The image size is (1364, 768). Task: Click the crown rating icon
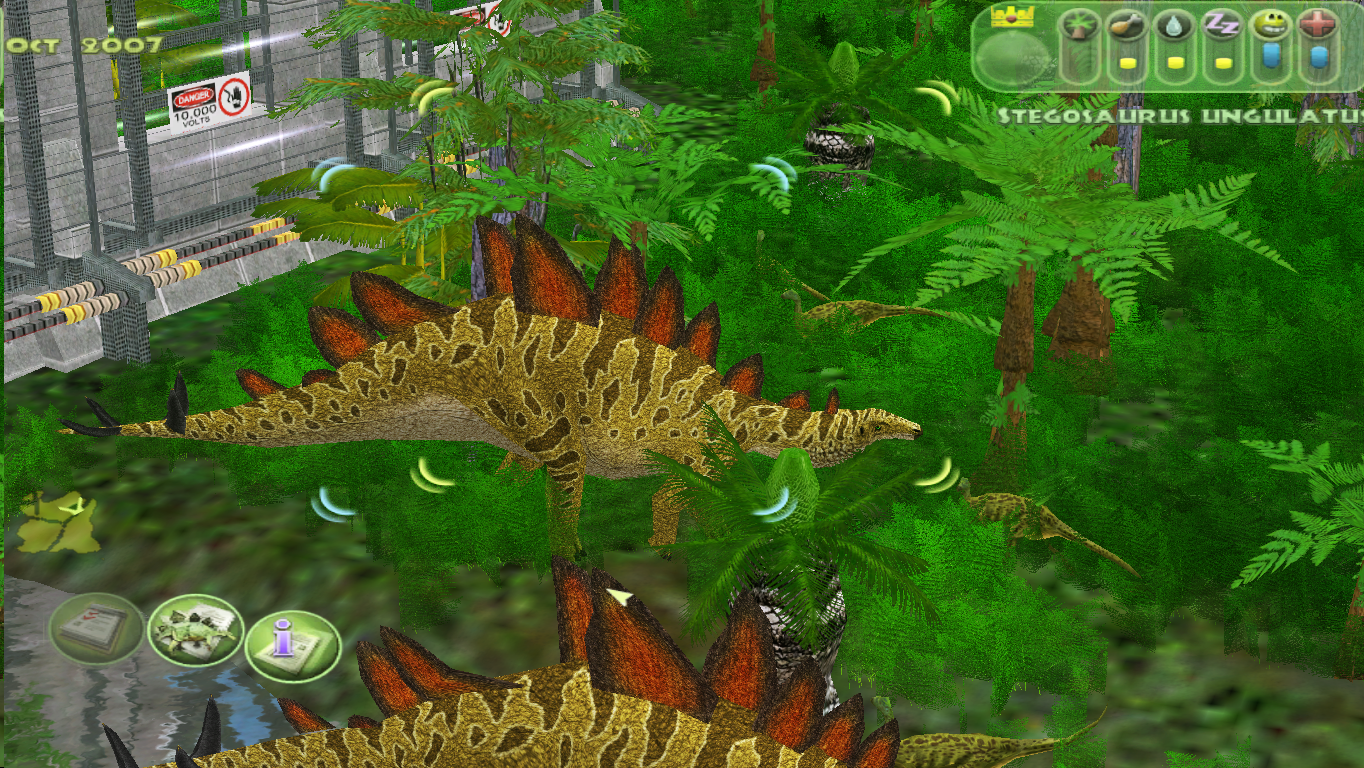pos(1011,18)
